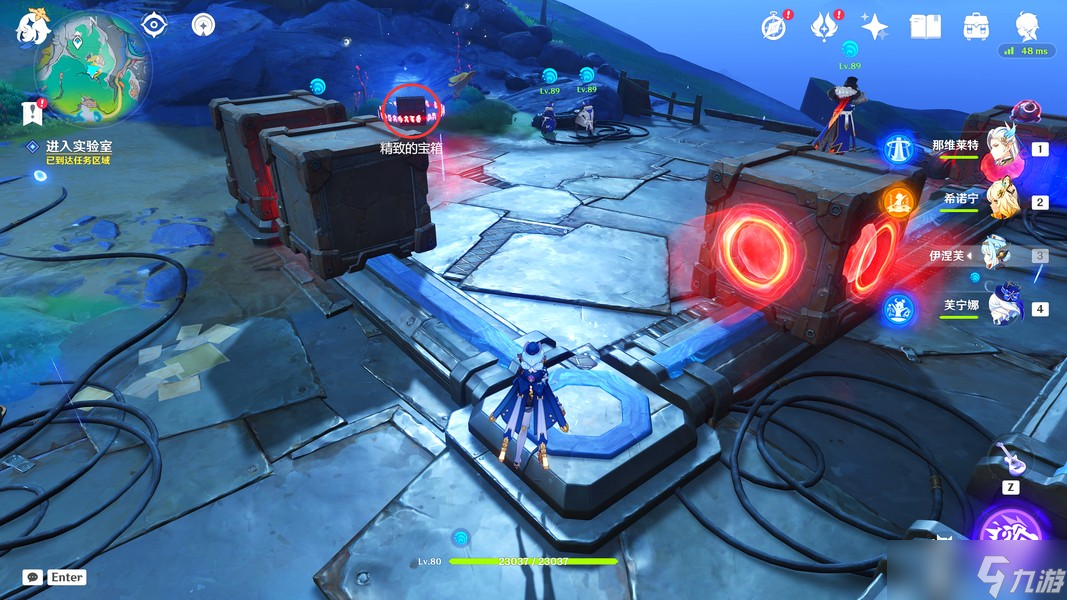Use the guitar gadget quick-slot
This screenshot has width=1067, height=600.
point(1010,461)
